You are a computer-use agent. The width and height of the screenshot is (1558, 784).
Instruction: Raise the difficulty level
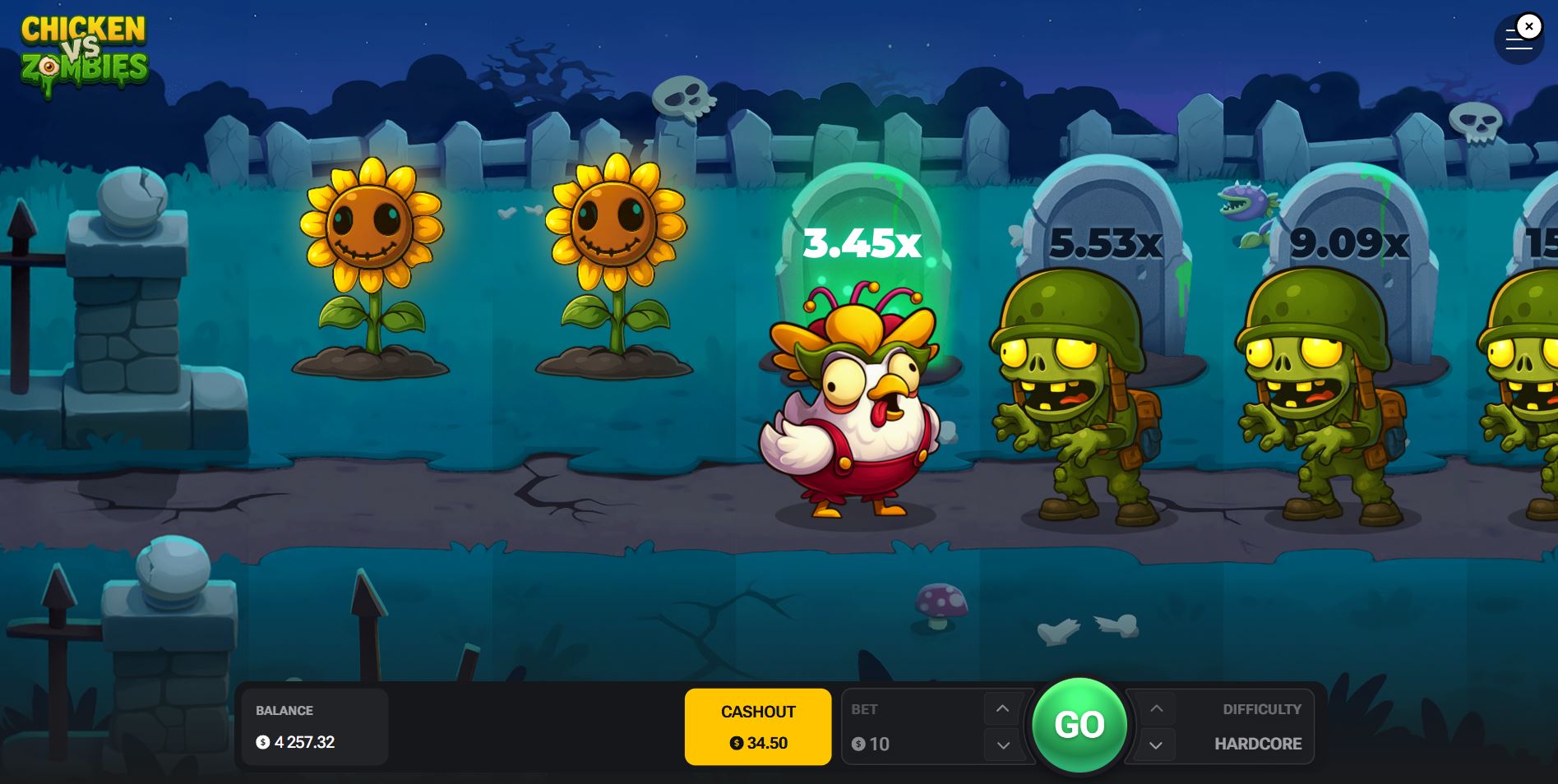pyautogui.click(x=1157, y=708)
